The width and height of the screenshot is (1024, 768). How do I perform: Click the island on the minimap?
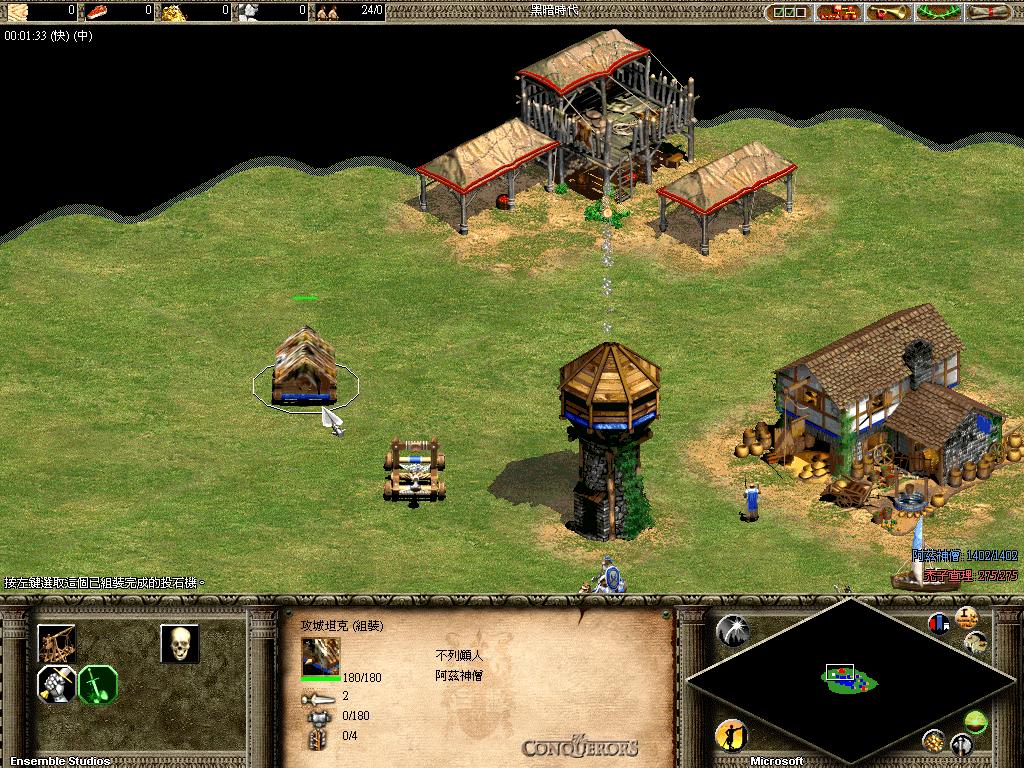(x=849, y=679)
